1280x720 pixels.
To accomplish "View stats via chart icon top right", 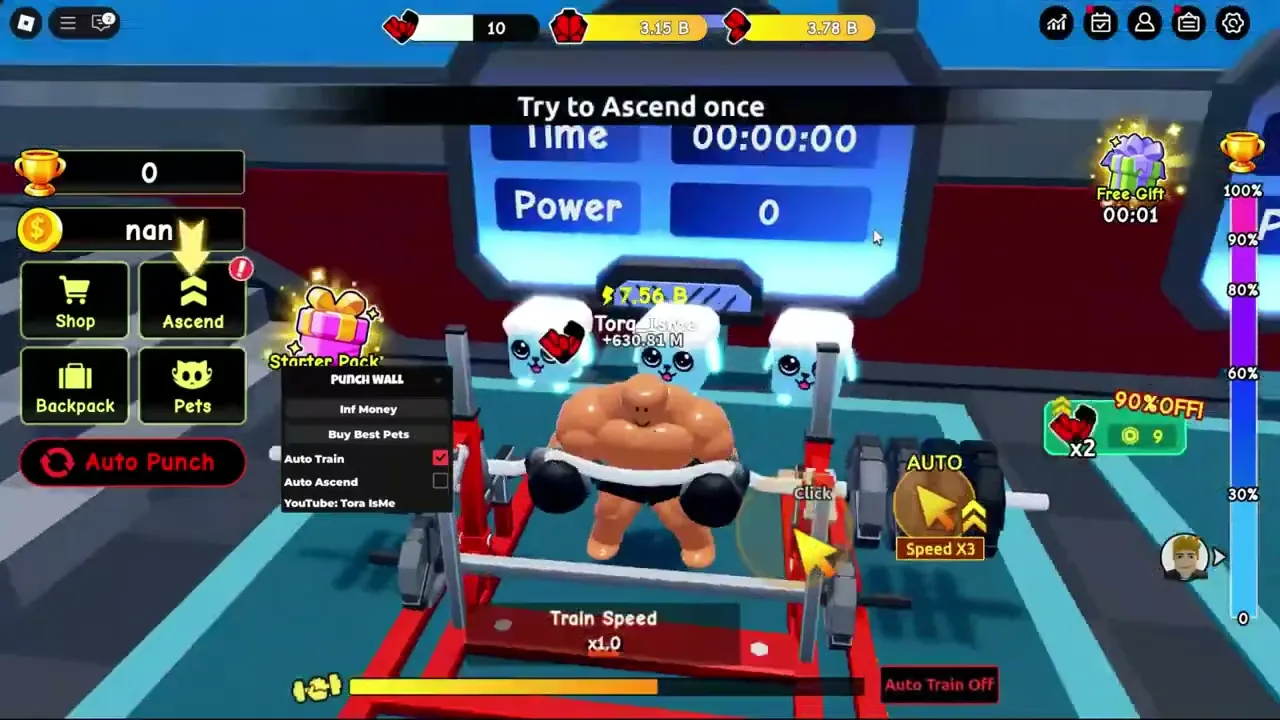I will click(x=1056, y=22).
